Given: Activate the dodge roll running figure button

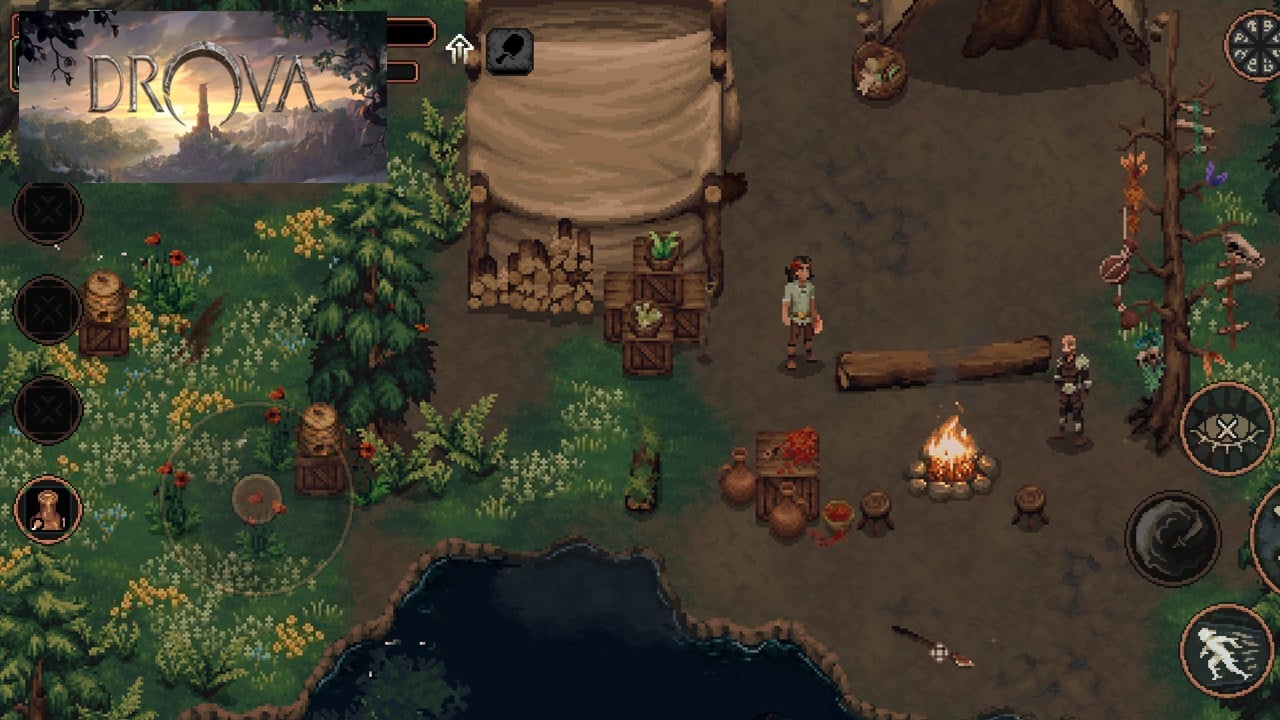Looking at the screenshot, I should [x=1226, y=650].
